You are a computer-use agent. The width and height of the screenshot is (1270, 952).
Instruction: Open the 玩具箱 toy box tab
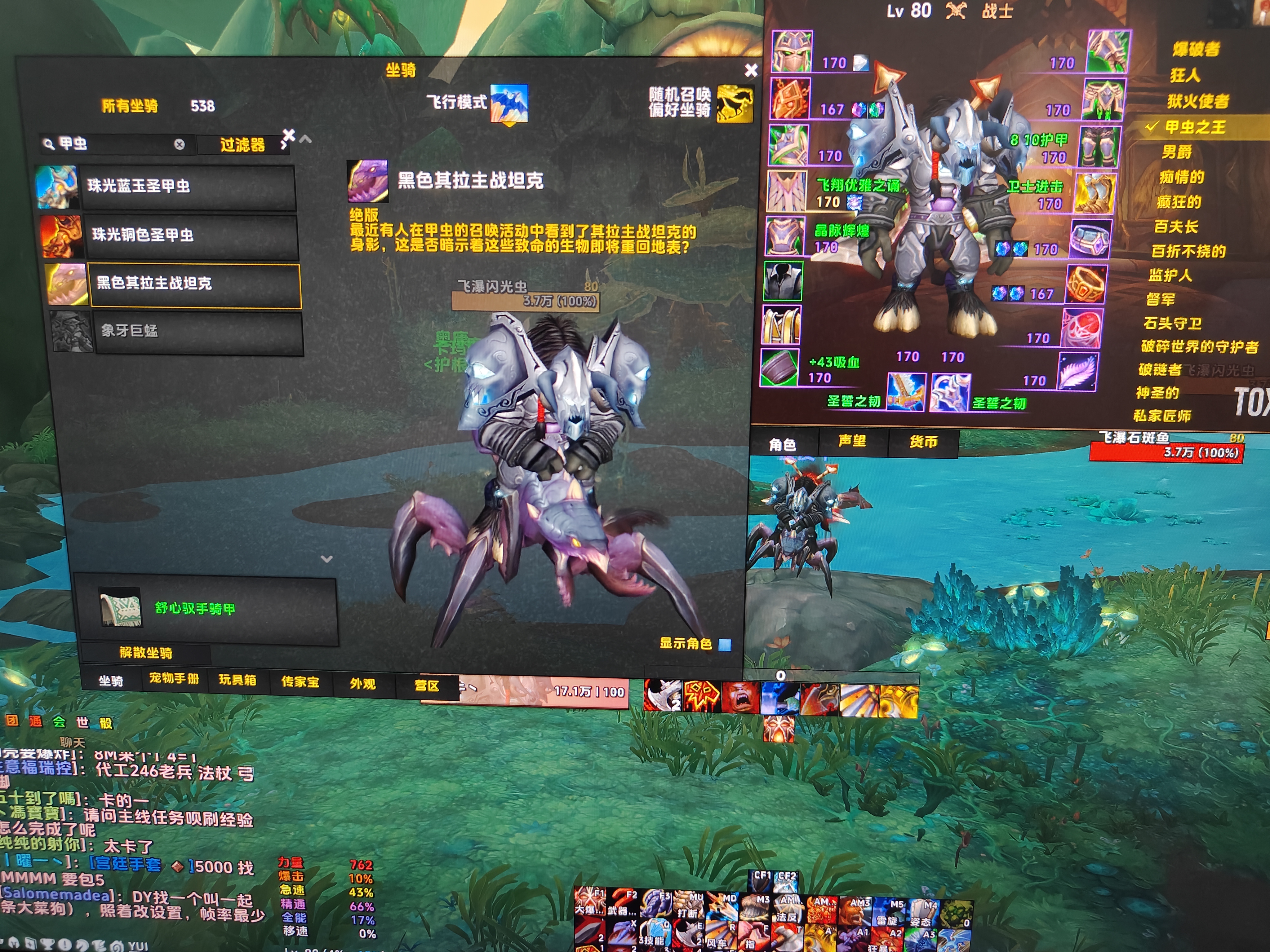(x=237, y=680)
